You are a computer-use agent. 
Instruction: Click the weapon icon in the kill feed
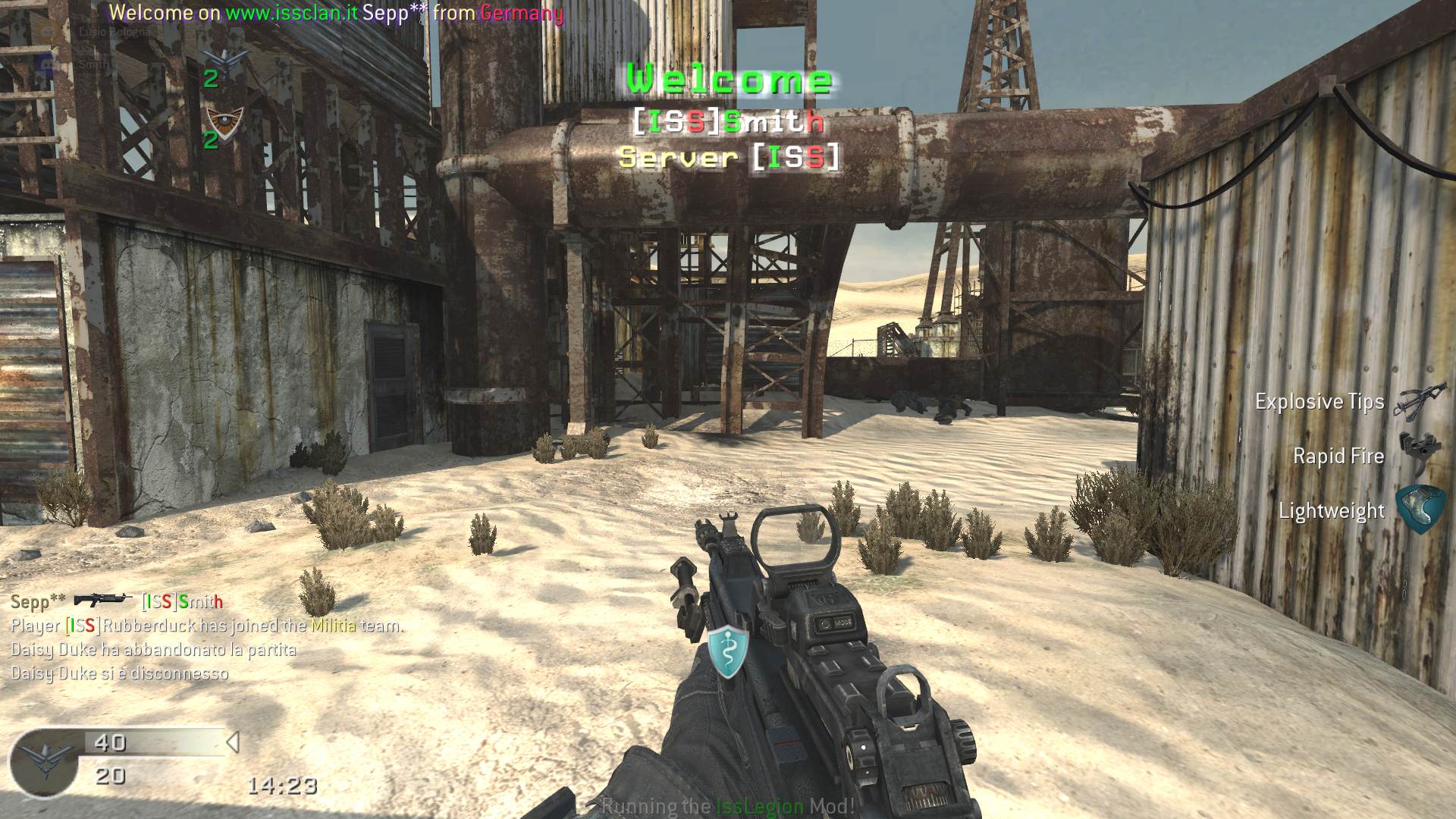(104, 601)
